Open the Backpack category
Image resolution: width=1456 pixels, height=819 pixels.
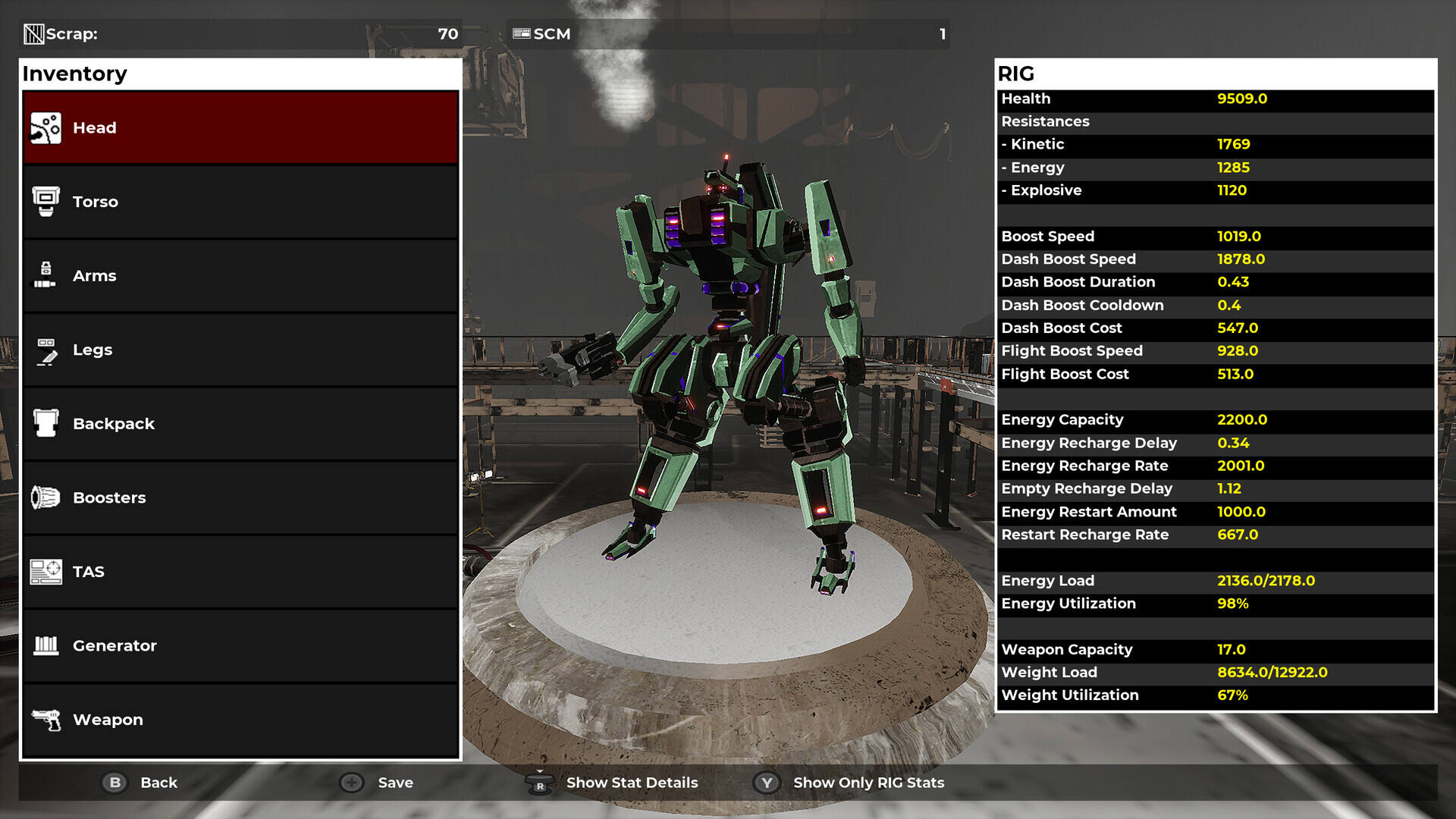[240, 424]
